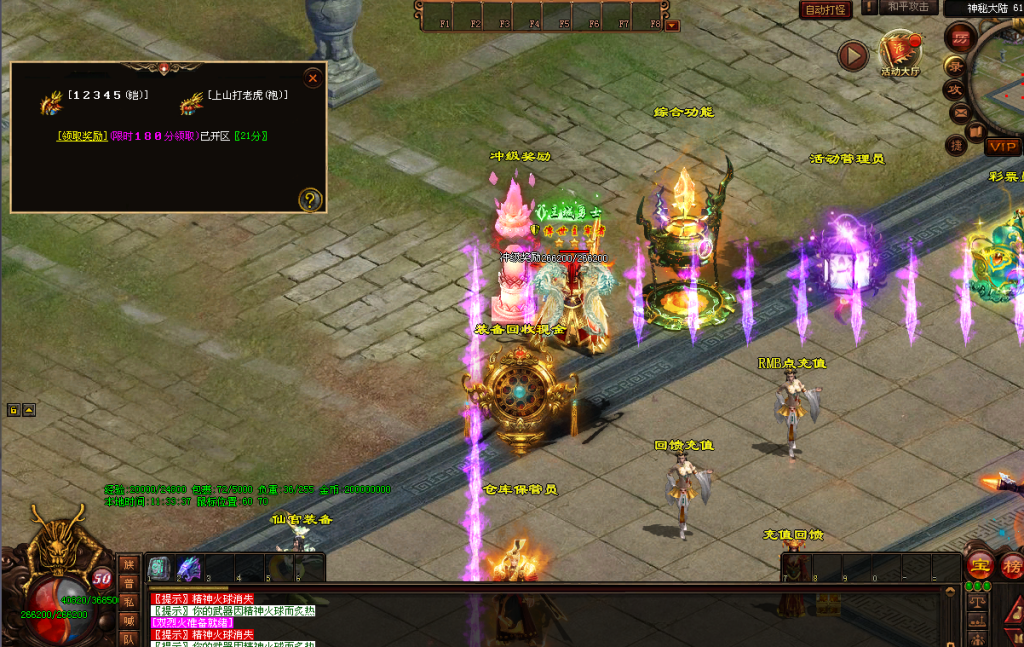Viewport: 1024px width, 647px height.
Task: Open the 活动大厅 event hall icon
Action: tap(899, 53)
